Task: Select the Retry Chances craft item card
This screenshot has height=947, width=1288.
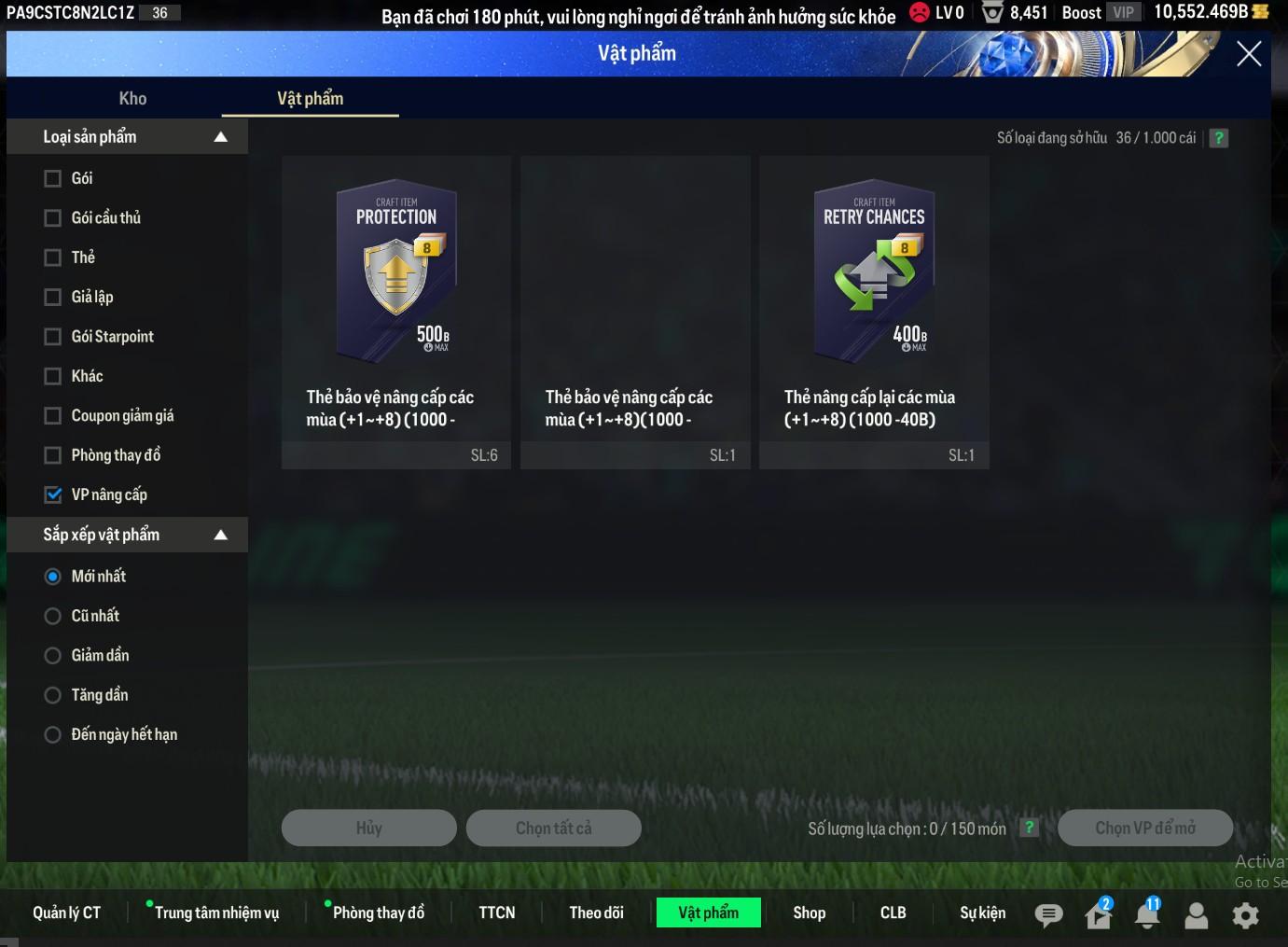Action: pos(874,311)
